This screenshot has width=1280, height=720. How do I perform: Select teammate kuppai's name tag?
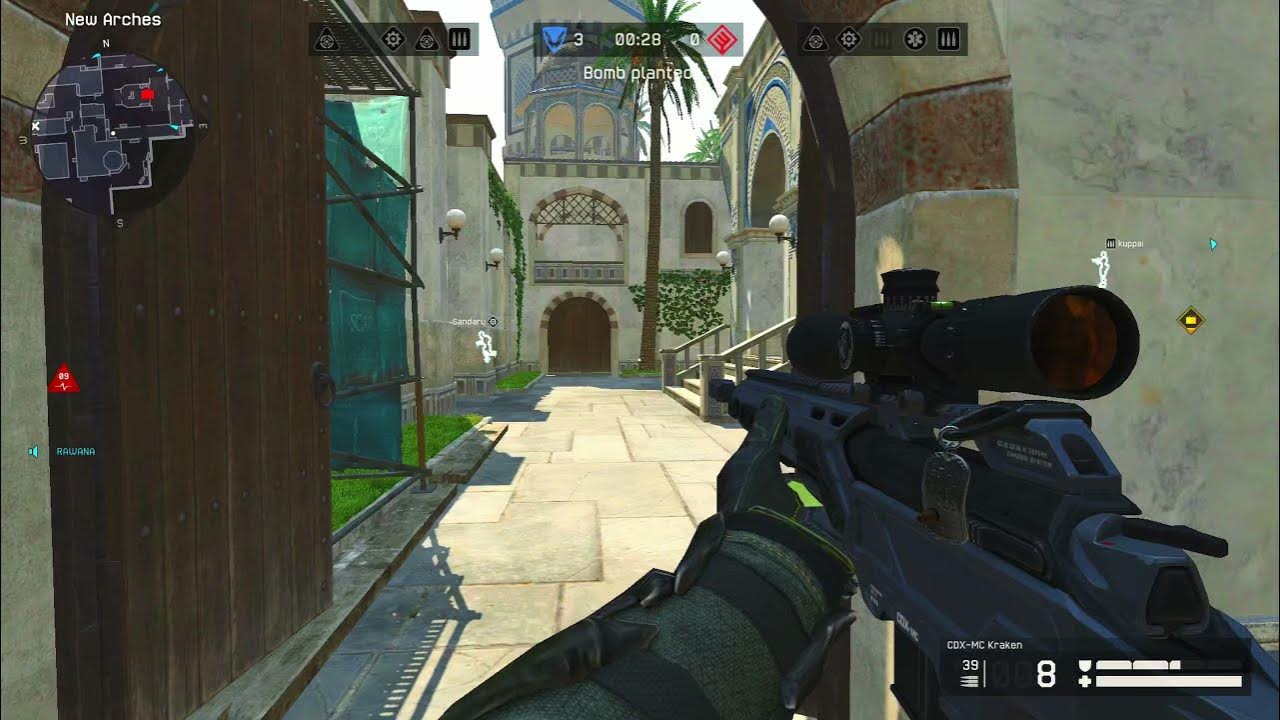[x=1130, y=243]
